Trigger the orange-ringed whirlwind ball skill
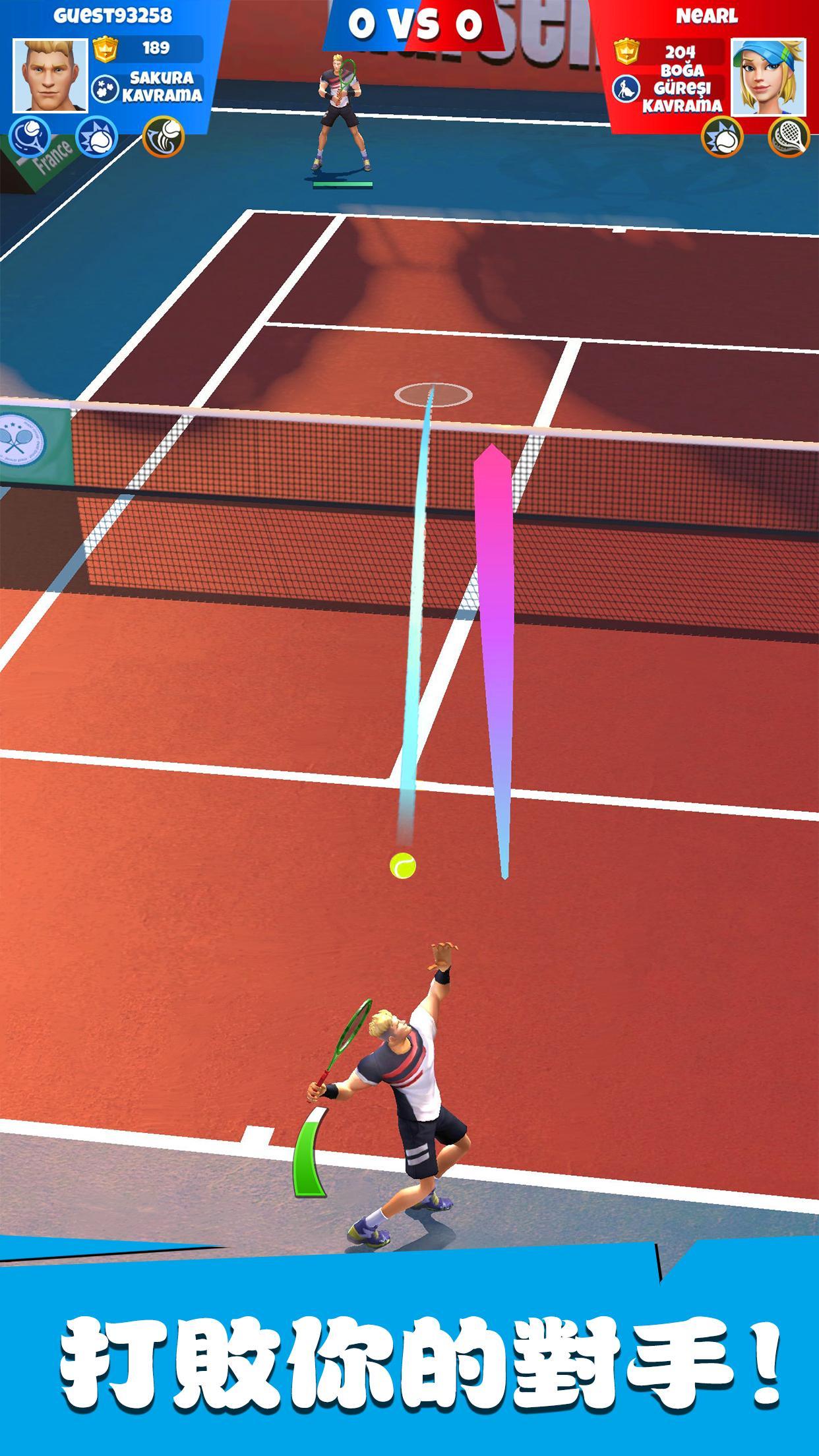Viewport: 819px width, 1456px height. coord(163,137)
